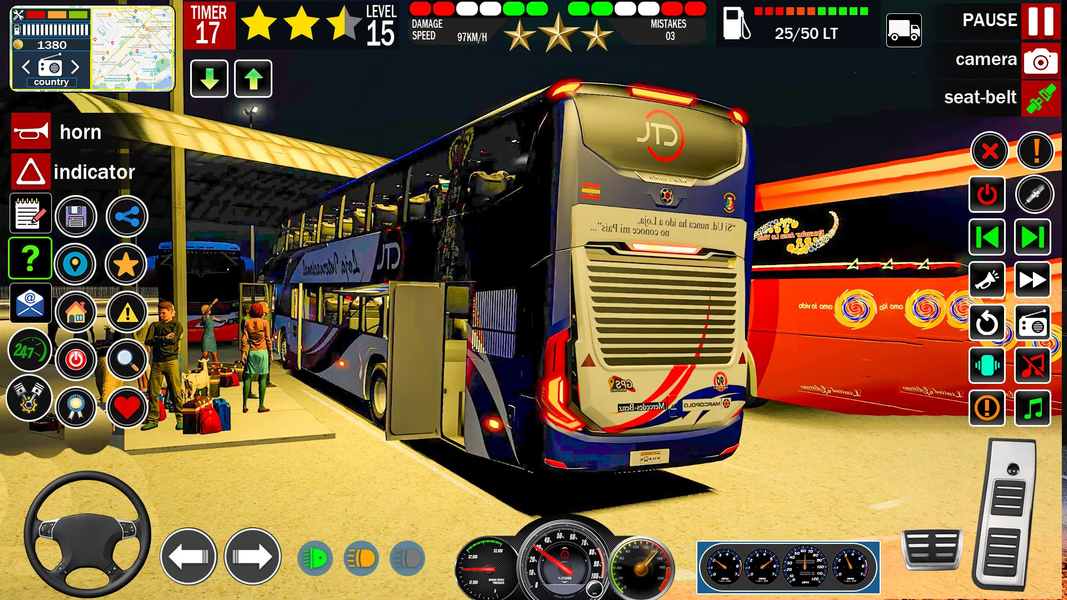Pause the game with the PAUSE button
Viewport: 1067px width, 600px height.
tap(1040, 20)
